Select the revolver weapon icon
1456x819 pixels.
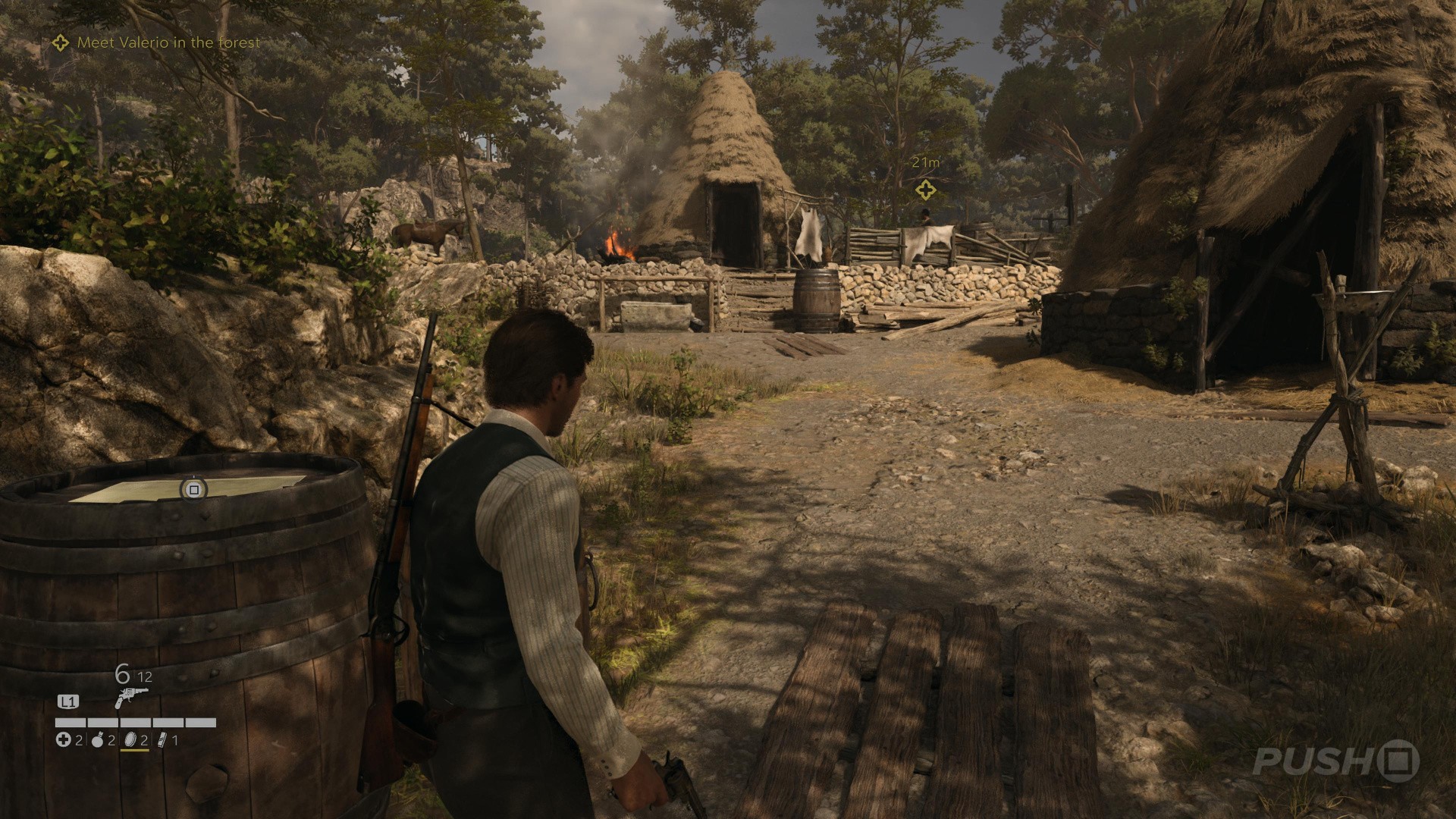coord(130,698)
